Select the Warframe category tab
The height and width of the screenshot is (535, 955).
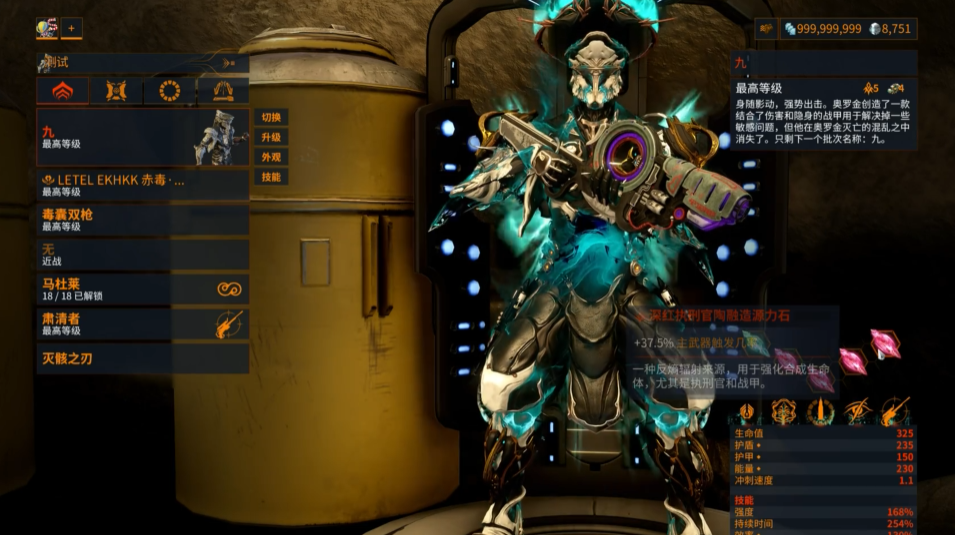click(x=62, y=92)
